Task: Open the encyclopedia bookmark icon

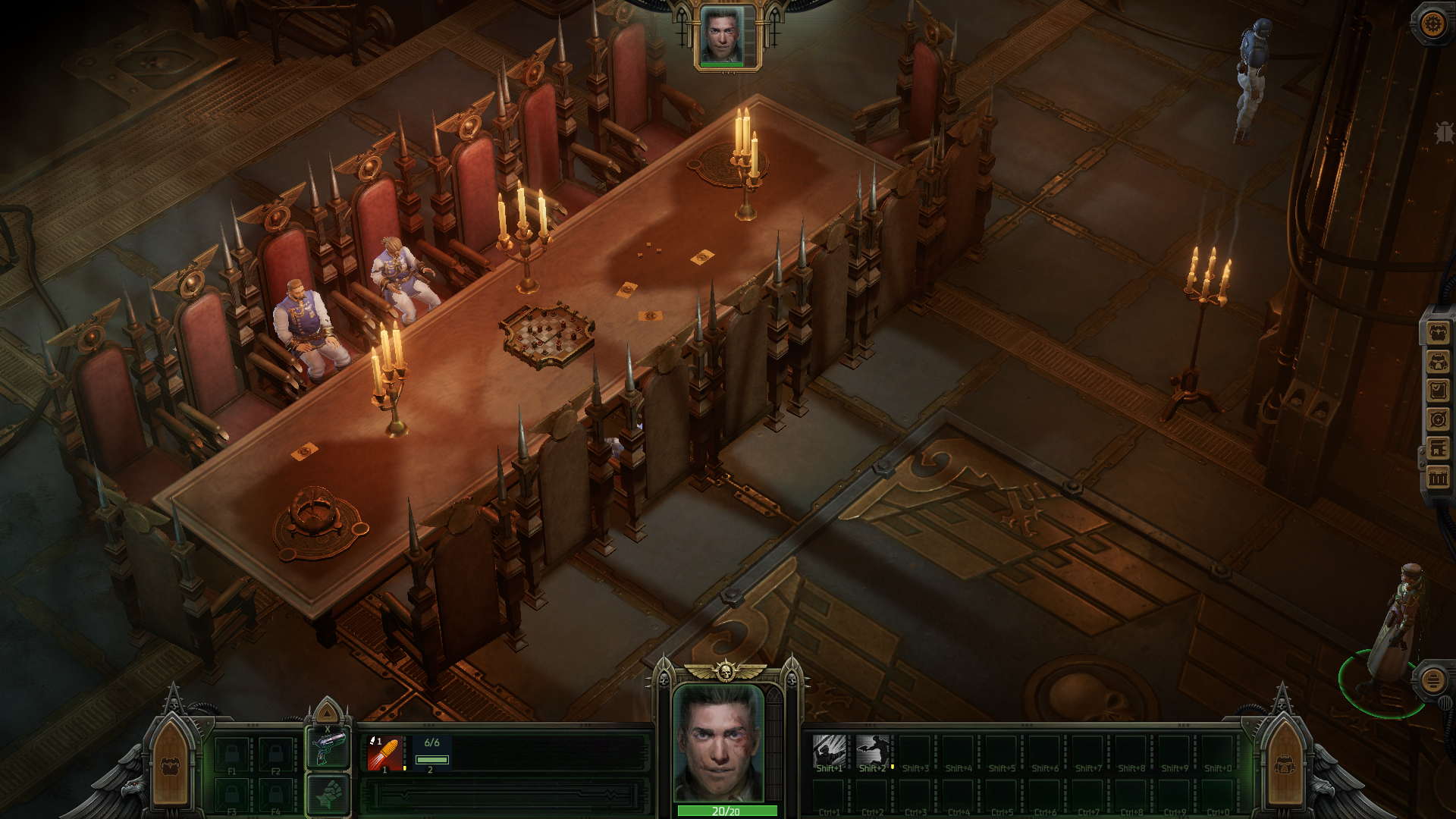Action: click(1438, 448)
